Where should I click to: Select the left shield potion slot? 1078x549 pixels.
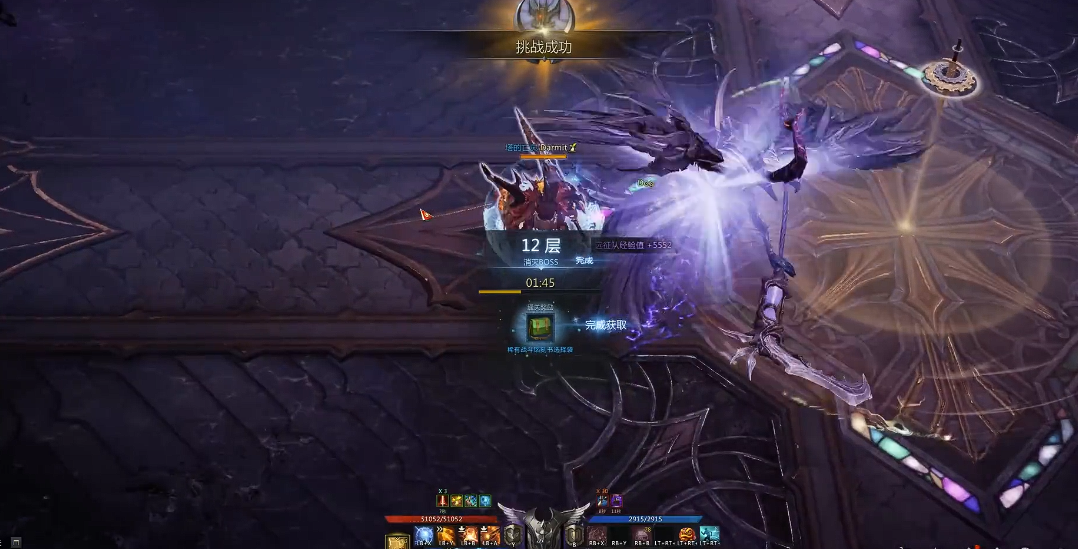(x=512, y=536)
